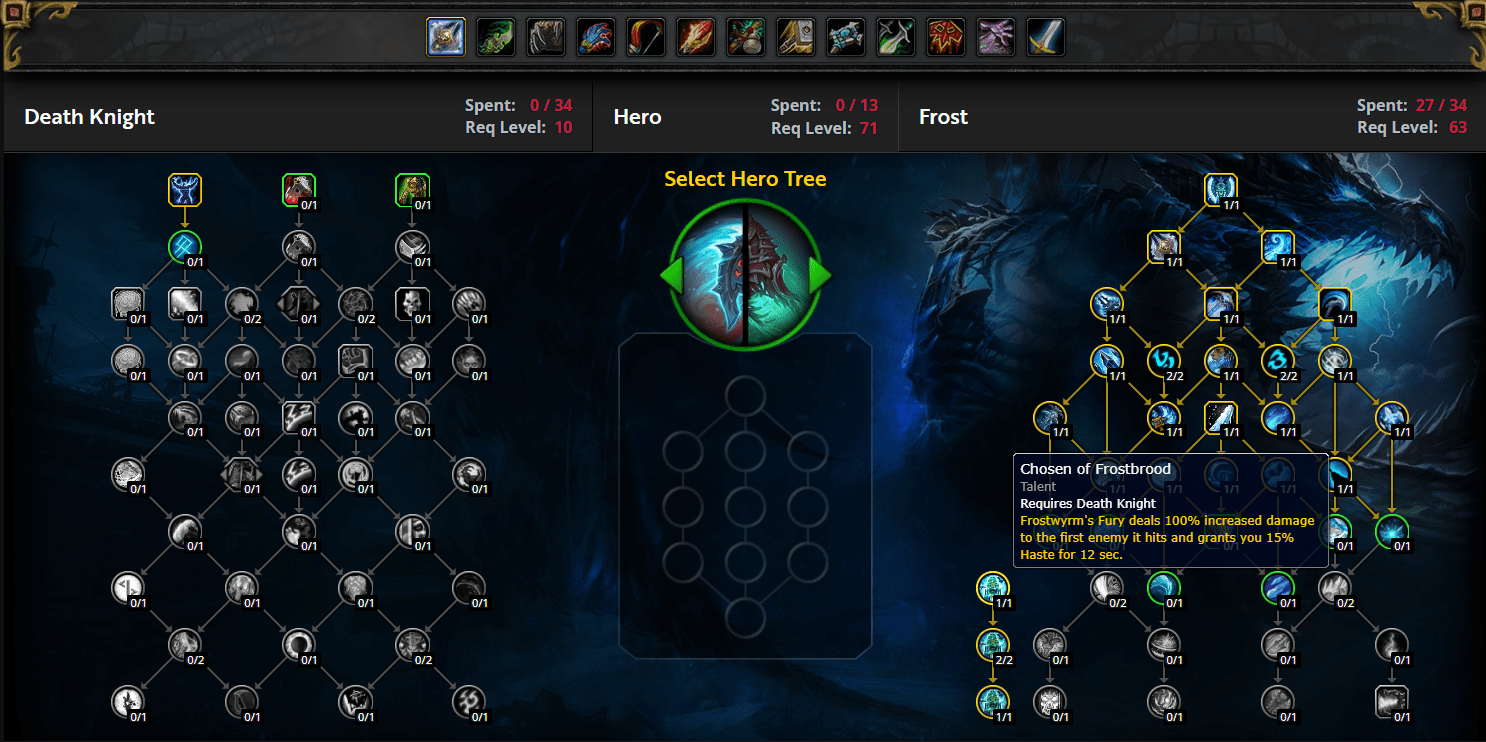Select the swirling Frostwyrm's Fury breath talent icon

1277,247
